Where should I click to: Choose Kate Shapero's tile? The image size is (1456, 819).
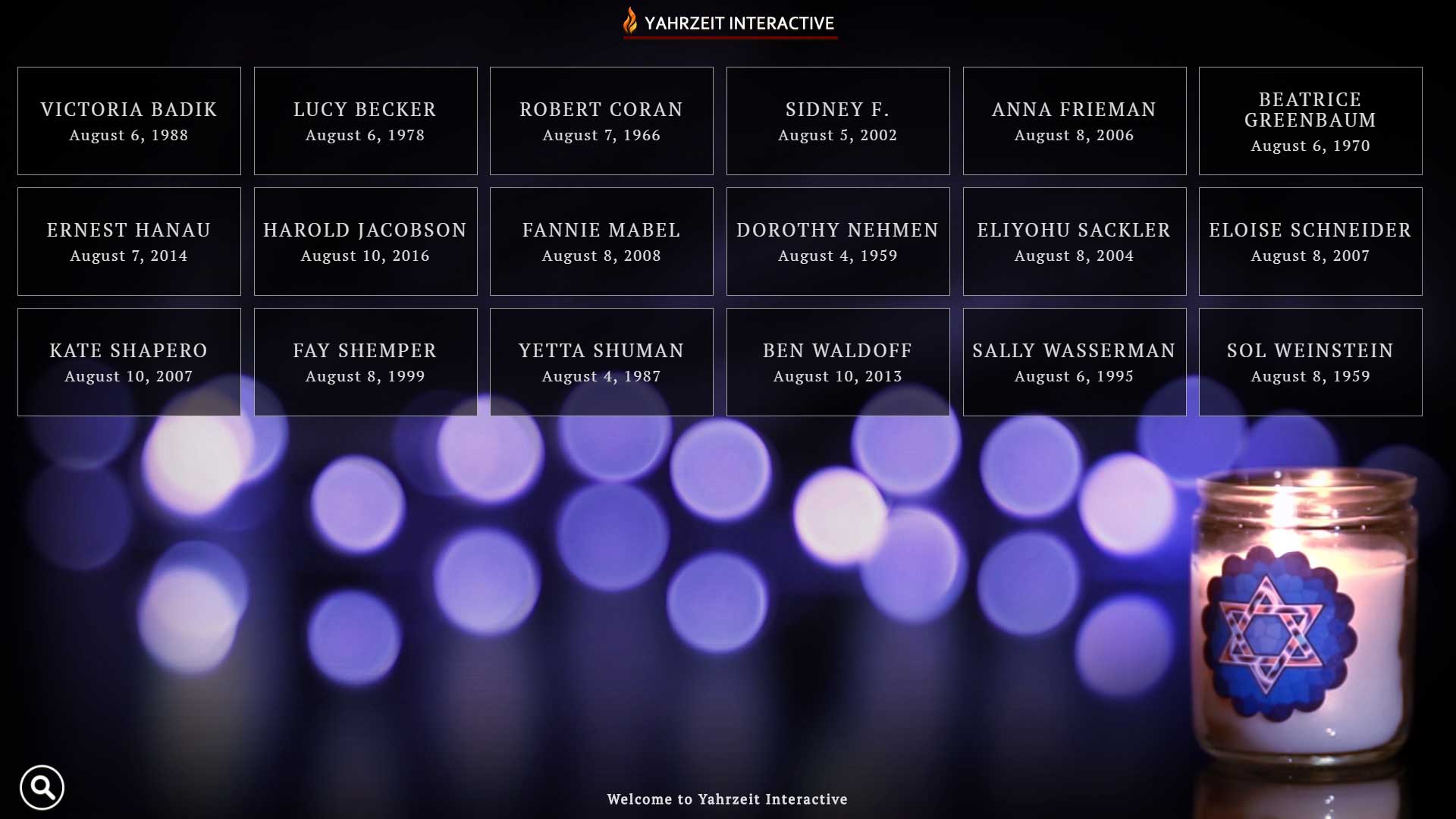[129, 362]
